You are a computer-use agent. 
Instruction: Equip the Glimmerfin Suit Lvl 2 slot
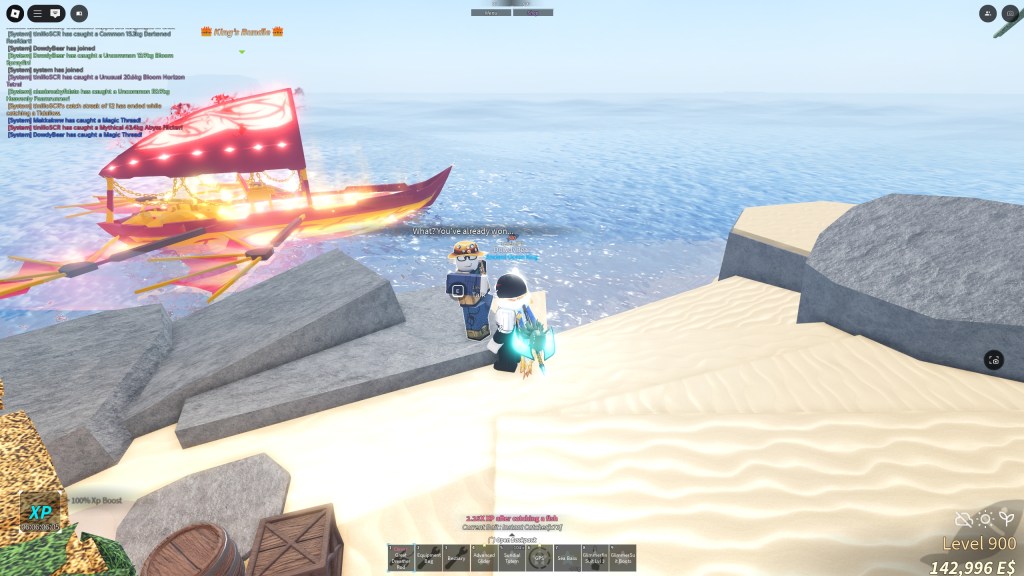[x=595, y=557]
